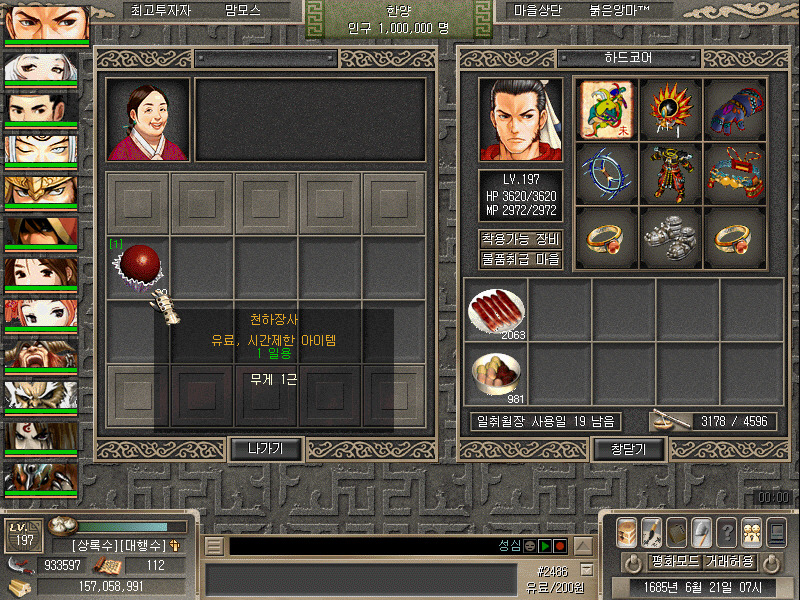Viewport: 800px width, 600px height.
Task: Choose the fiery sun orb equipment
Action: [x=672, y=108]
